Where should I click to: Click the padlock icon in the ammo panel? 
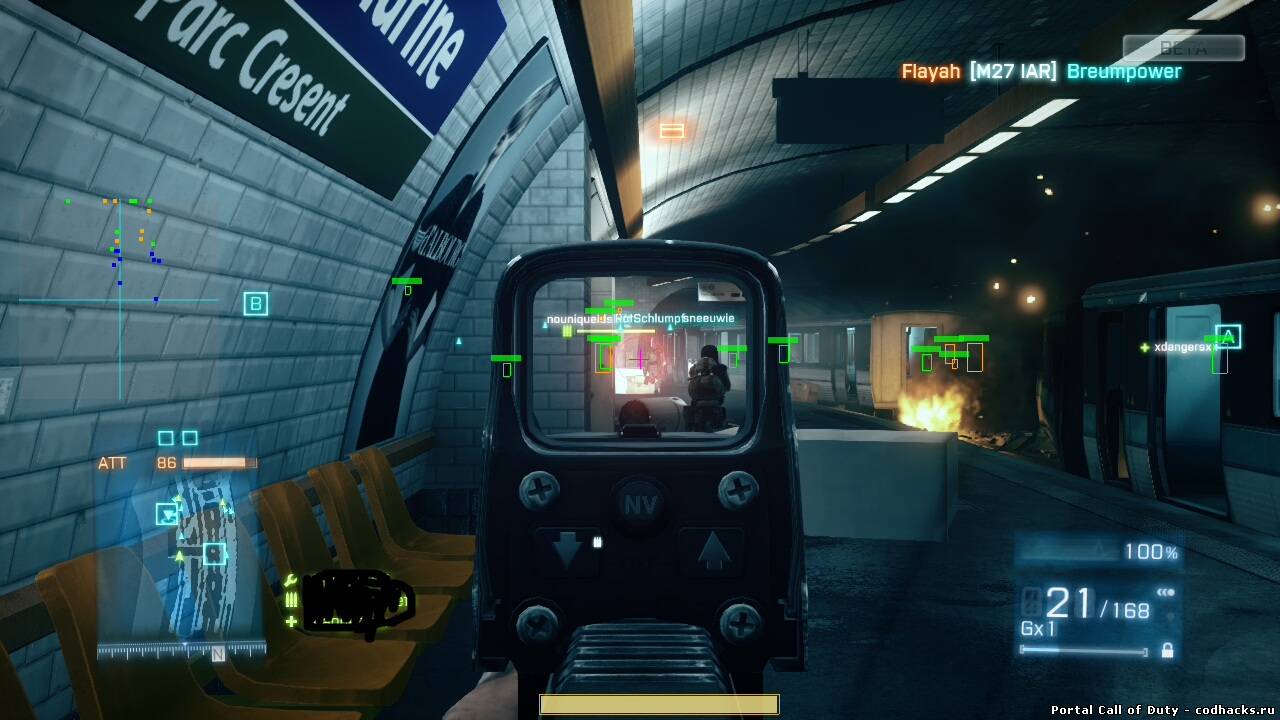point(1167,651)
